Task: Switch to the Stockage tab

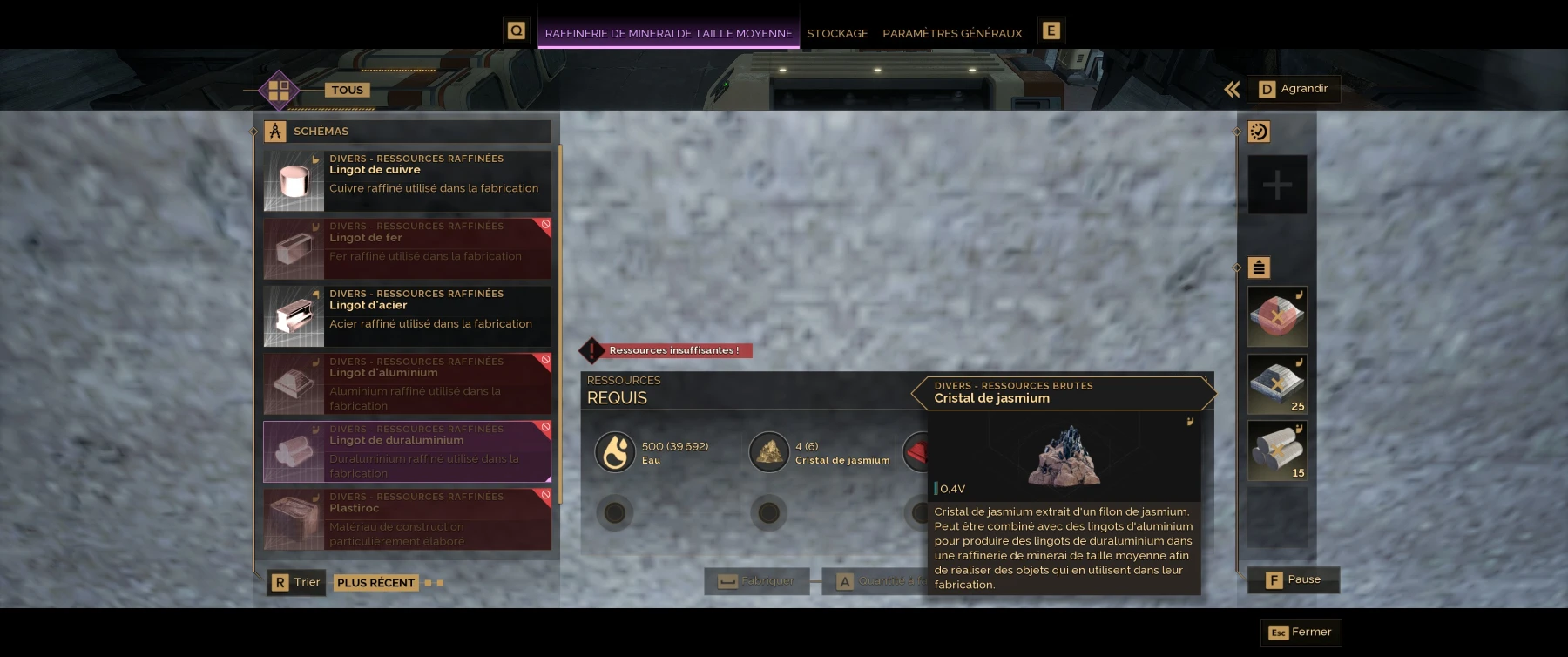Action: coord(837,33)
